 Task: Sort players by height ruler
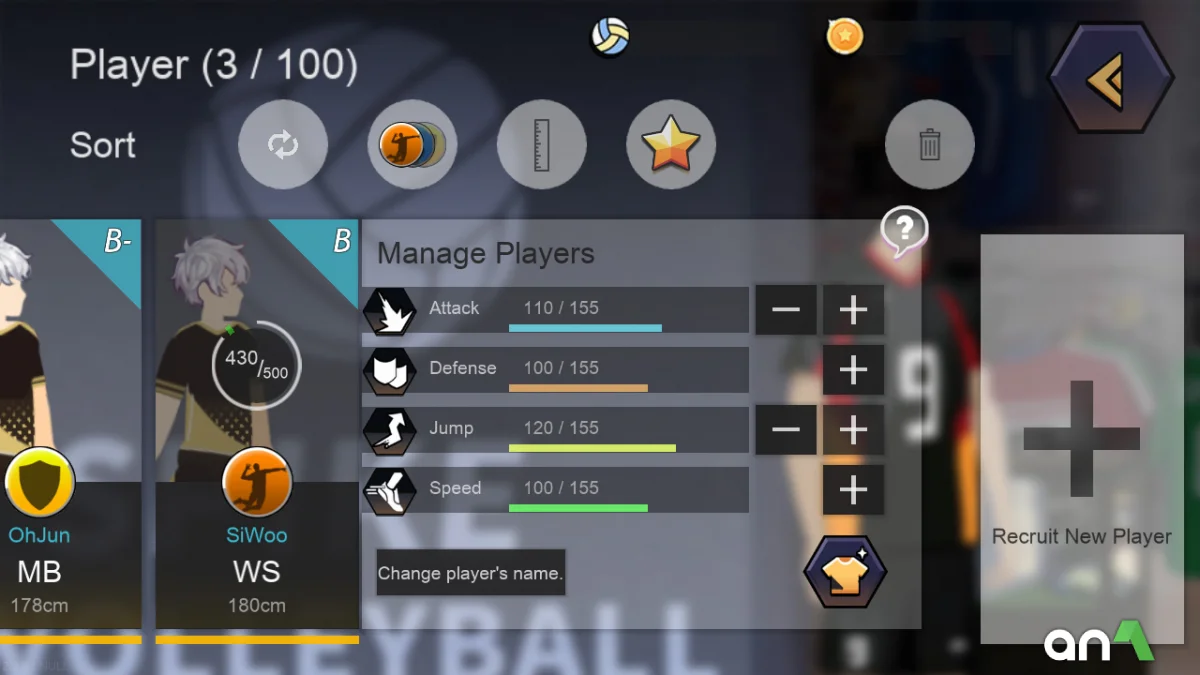[x=541, y=145]
